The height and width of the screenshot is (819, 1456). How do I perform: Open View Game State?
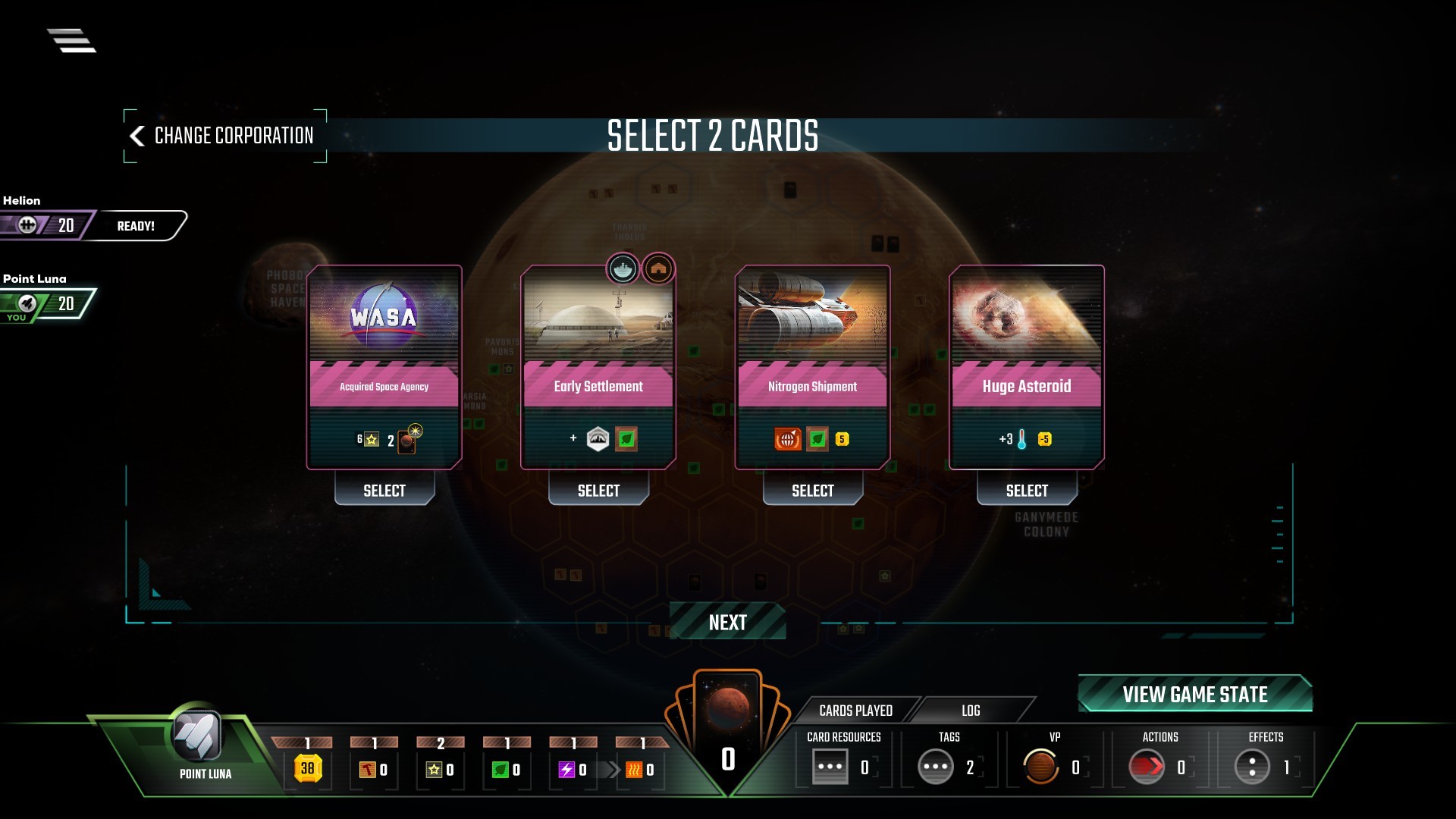[x=1194, y=694]
